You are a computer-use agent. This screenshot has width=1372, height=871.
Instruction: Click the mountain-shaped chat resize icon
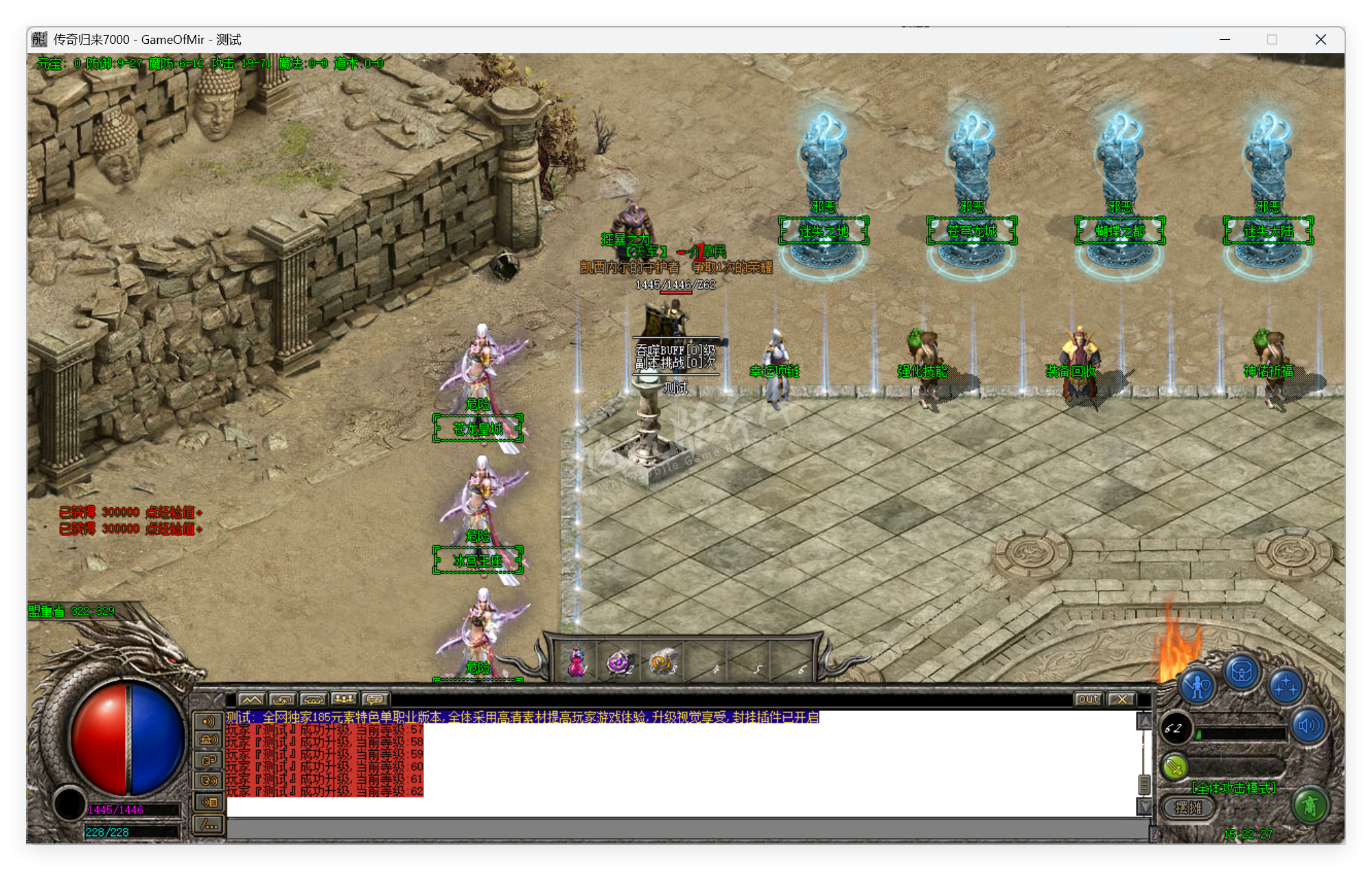pyautogui.click(x=252, y=700)
